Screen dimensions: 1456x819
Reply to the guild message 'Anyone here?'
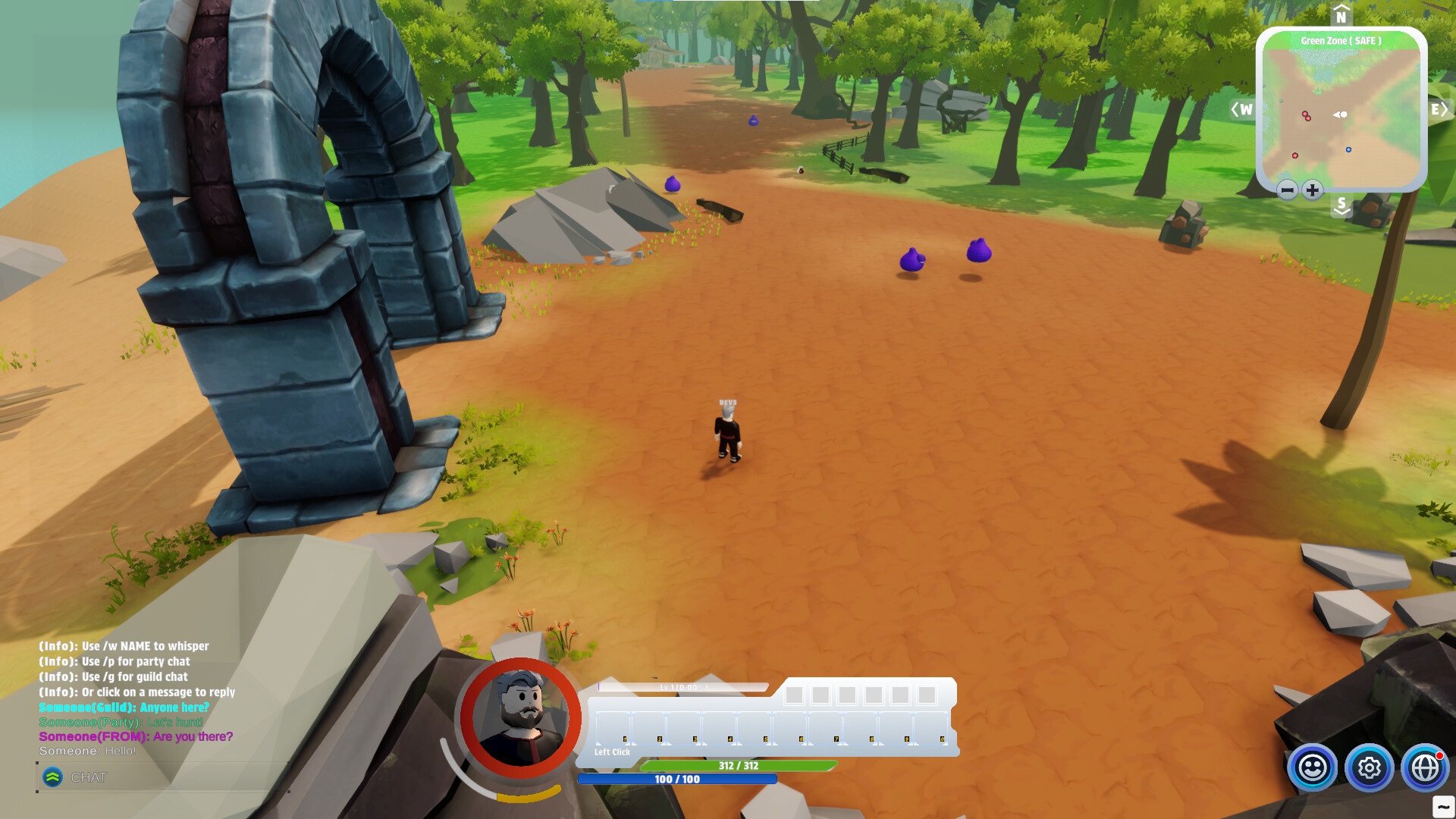pos(124,707)
